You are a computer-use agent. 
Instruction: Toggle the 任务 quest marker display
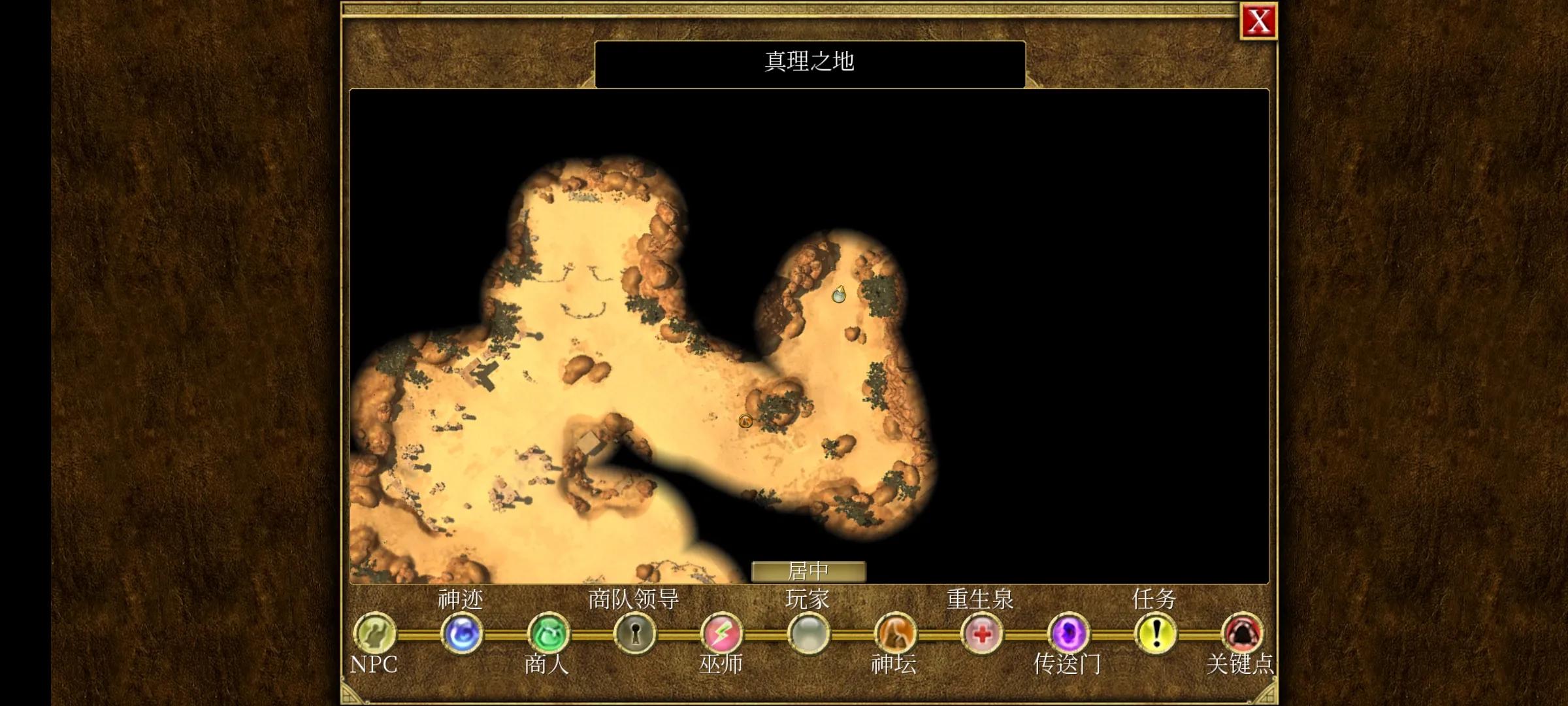[x=1156, y=633]
